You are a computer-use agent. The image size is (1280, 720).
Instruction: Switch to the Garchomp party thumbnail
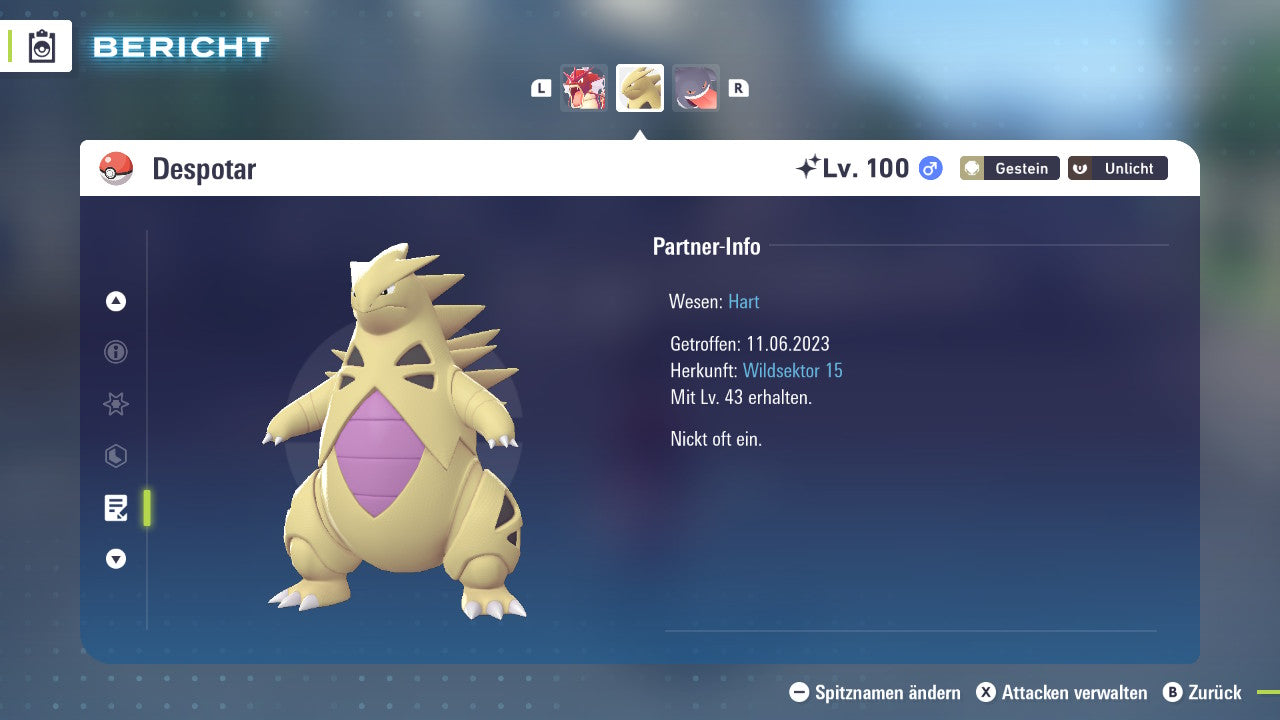coord(695,88)
